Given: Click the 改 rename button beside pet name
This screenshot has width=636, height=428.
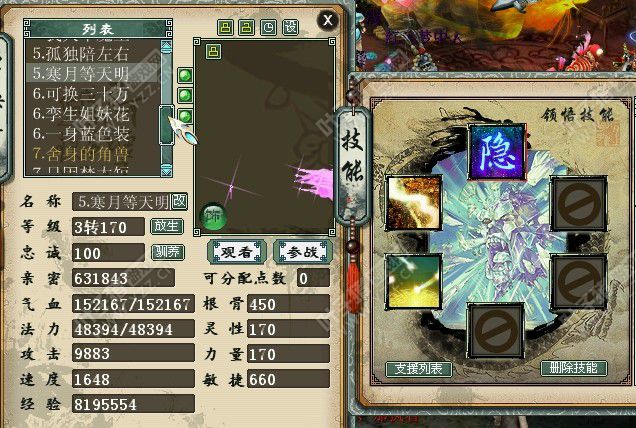Looking at the screenshot, I should point(179,201).
